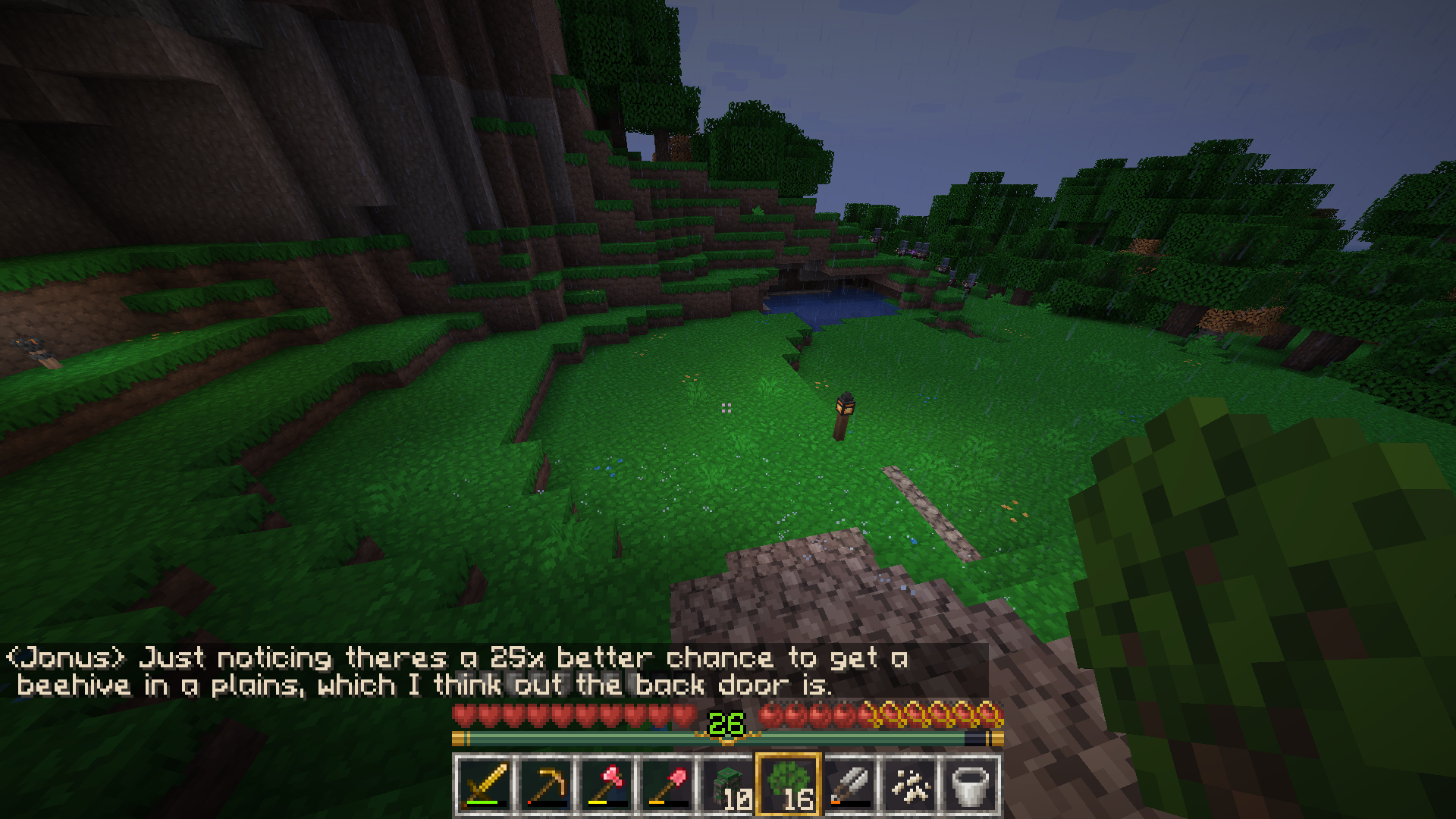Switch to the grey trowel slot

(849, 785)
